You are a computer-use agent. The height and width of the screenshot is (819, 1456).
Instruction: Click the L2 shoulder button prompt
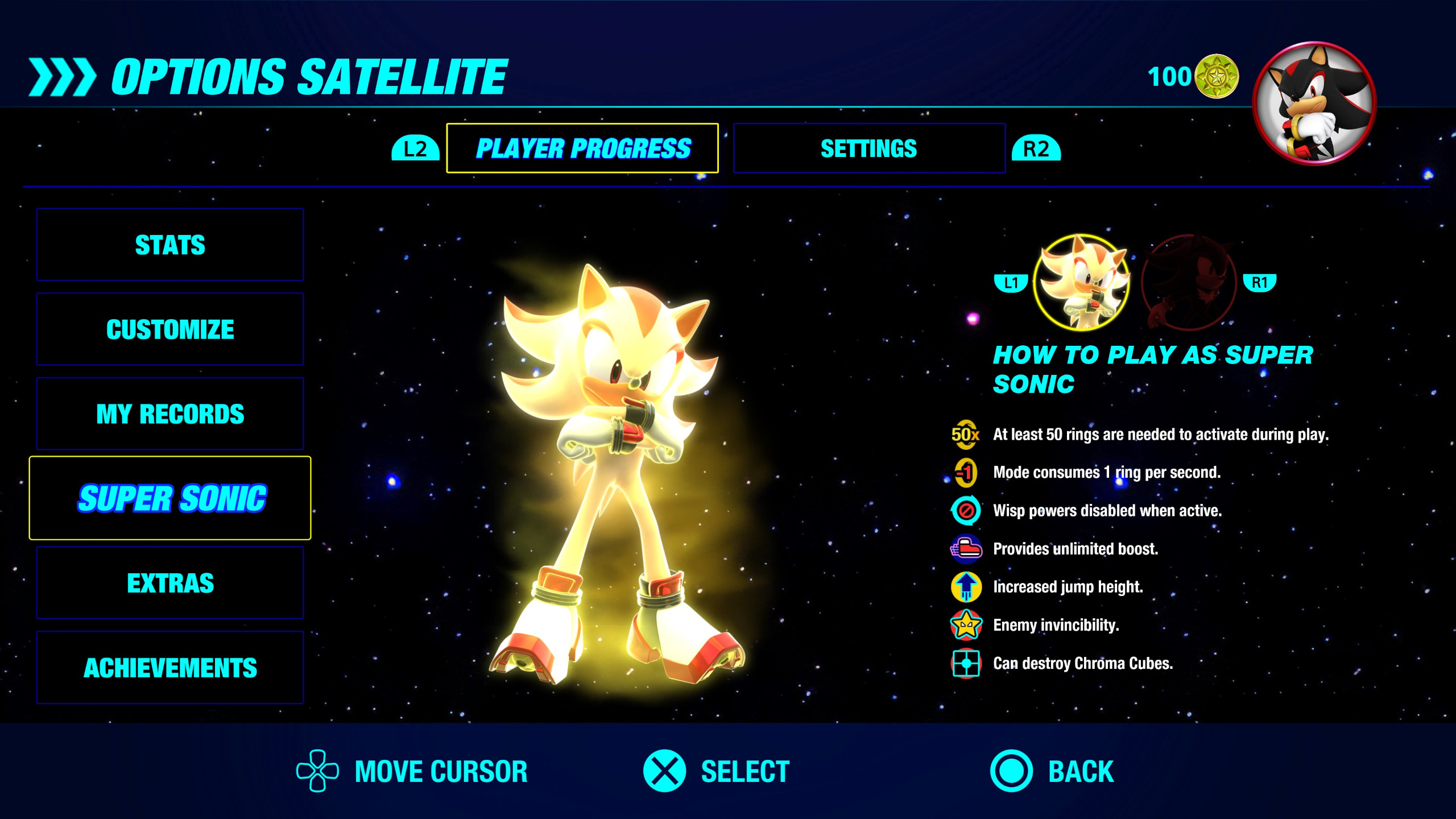click(415, 148)
